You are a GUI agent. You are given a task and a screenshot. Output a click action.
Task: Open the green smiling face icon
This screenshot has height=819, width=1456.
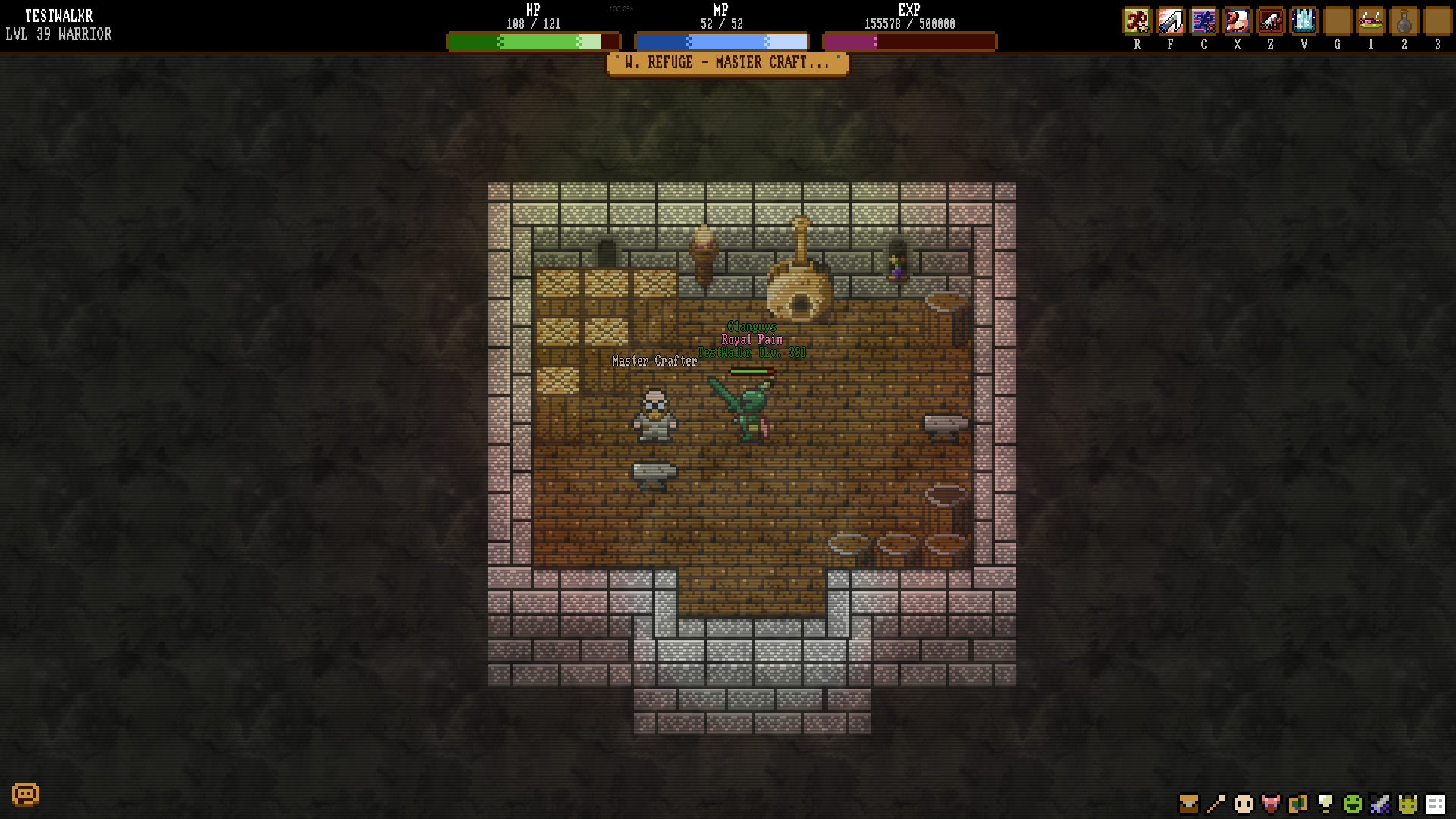point(1353,803)
